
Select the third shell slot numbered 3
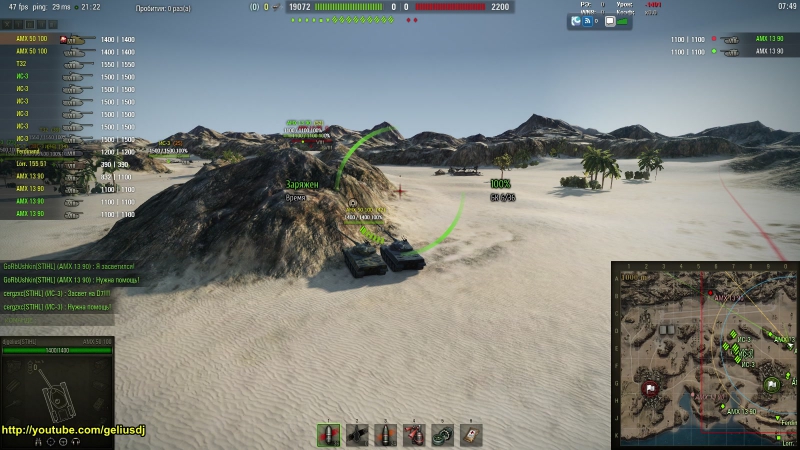click(386, 434)
